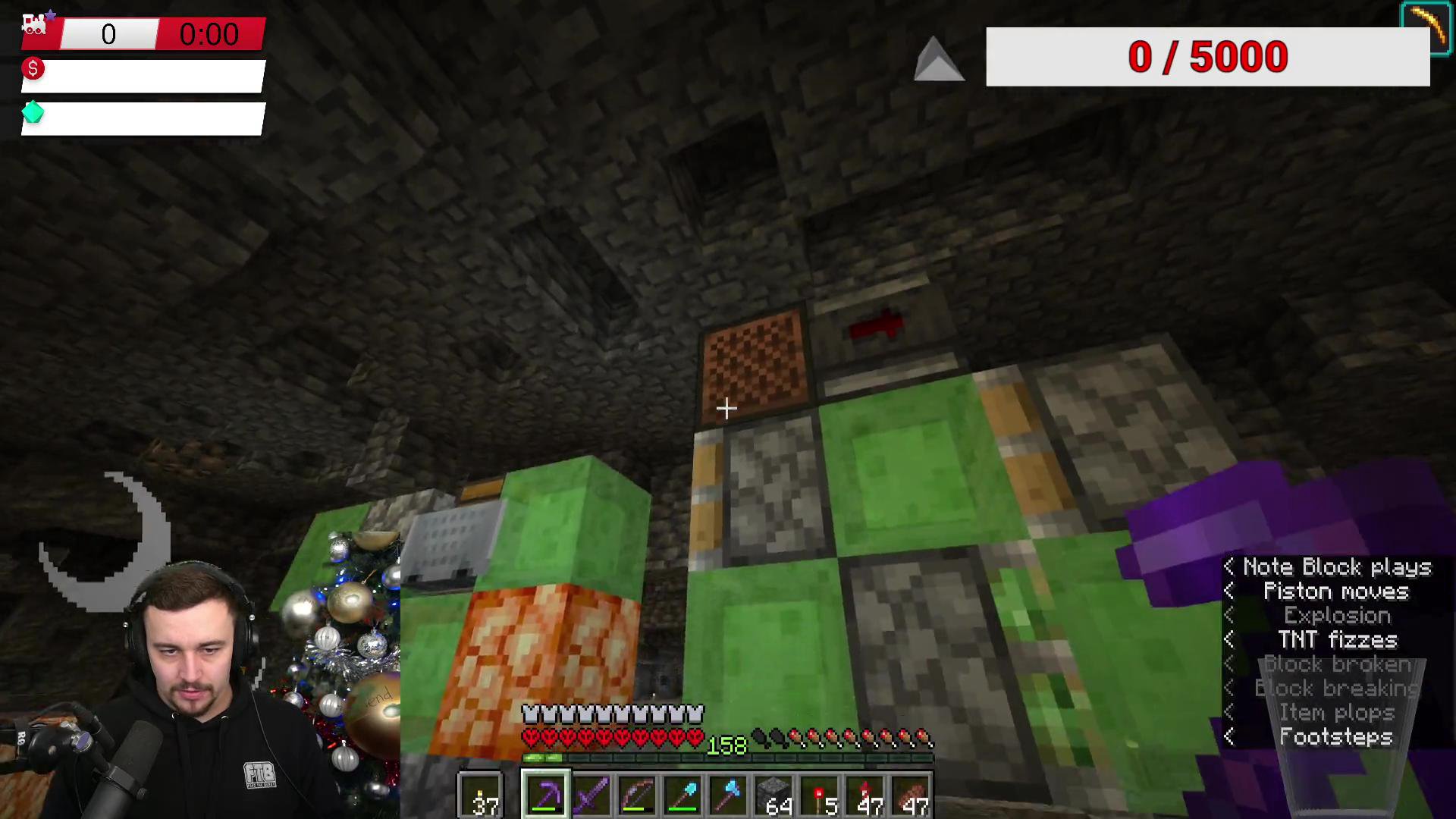Select the enchanted purple pickaxe slot
This screenshot has width=1456, height=819.
(545, 795)
